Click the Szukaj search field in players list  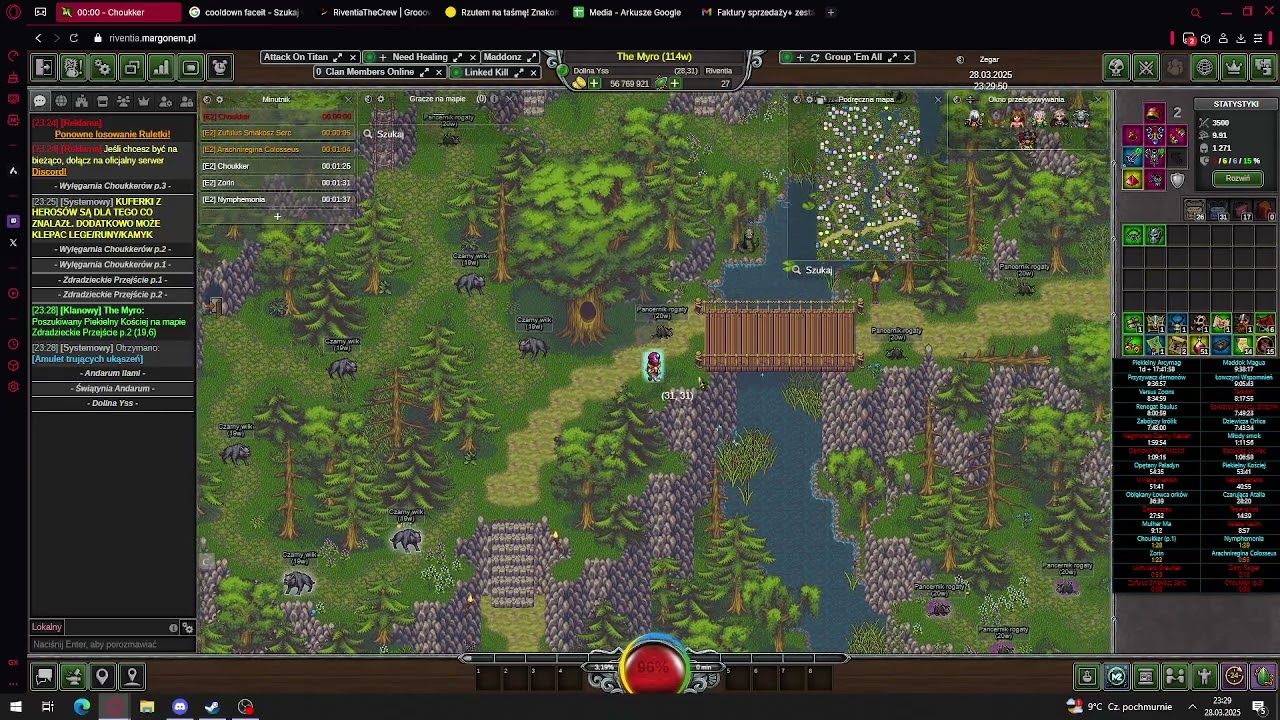(x=400, y=134)
